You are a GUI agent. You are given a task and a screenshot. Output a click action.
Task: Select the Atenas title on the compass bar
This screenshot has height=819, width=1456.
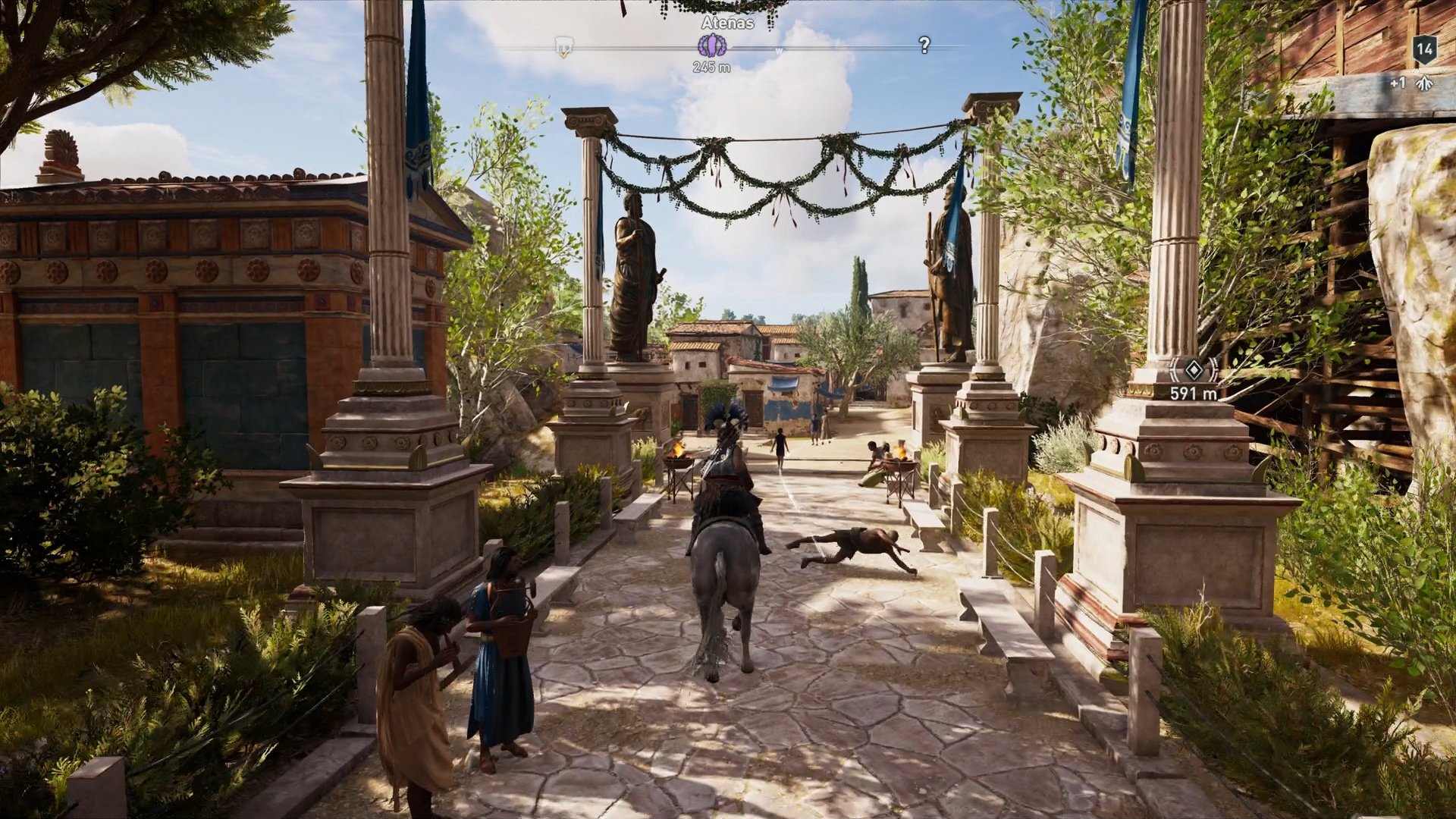coord(726,24)
